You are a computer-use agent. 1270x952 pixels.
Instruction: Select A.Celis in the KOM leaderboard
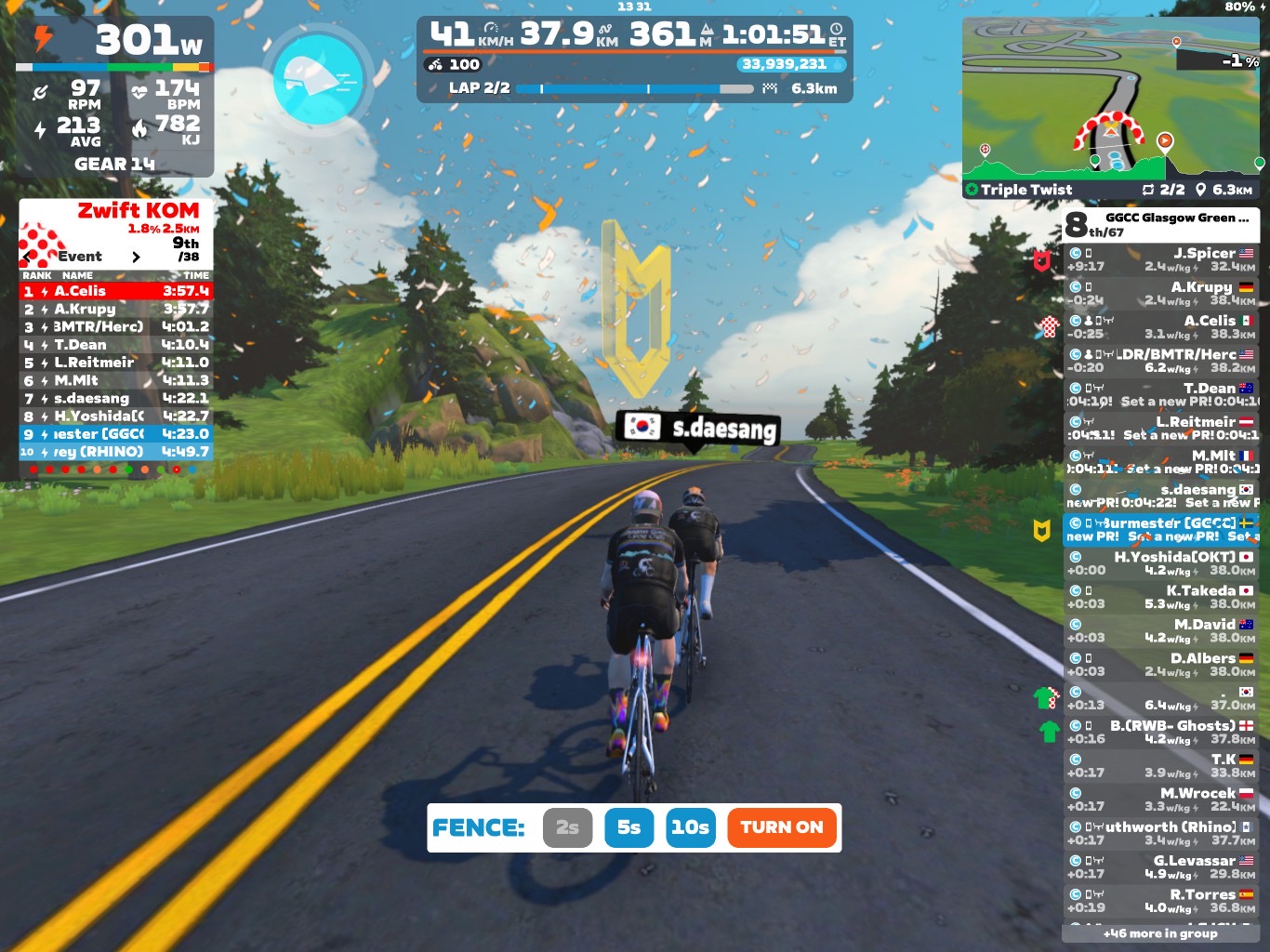tap(116, 291)
